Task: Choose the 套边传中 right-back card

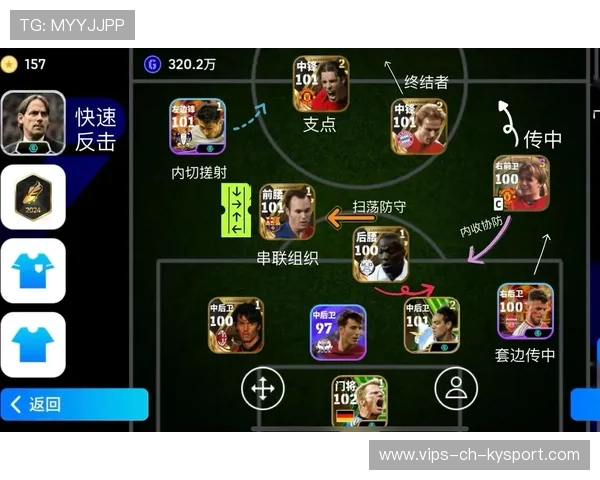Action: (x=525, y=311)
